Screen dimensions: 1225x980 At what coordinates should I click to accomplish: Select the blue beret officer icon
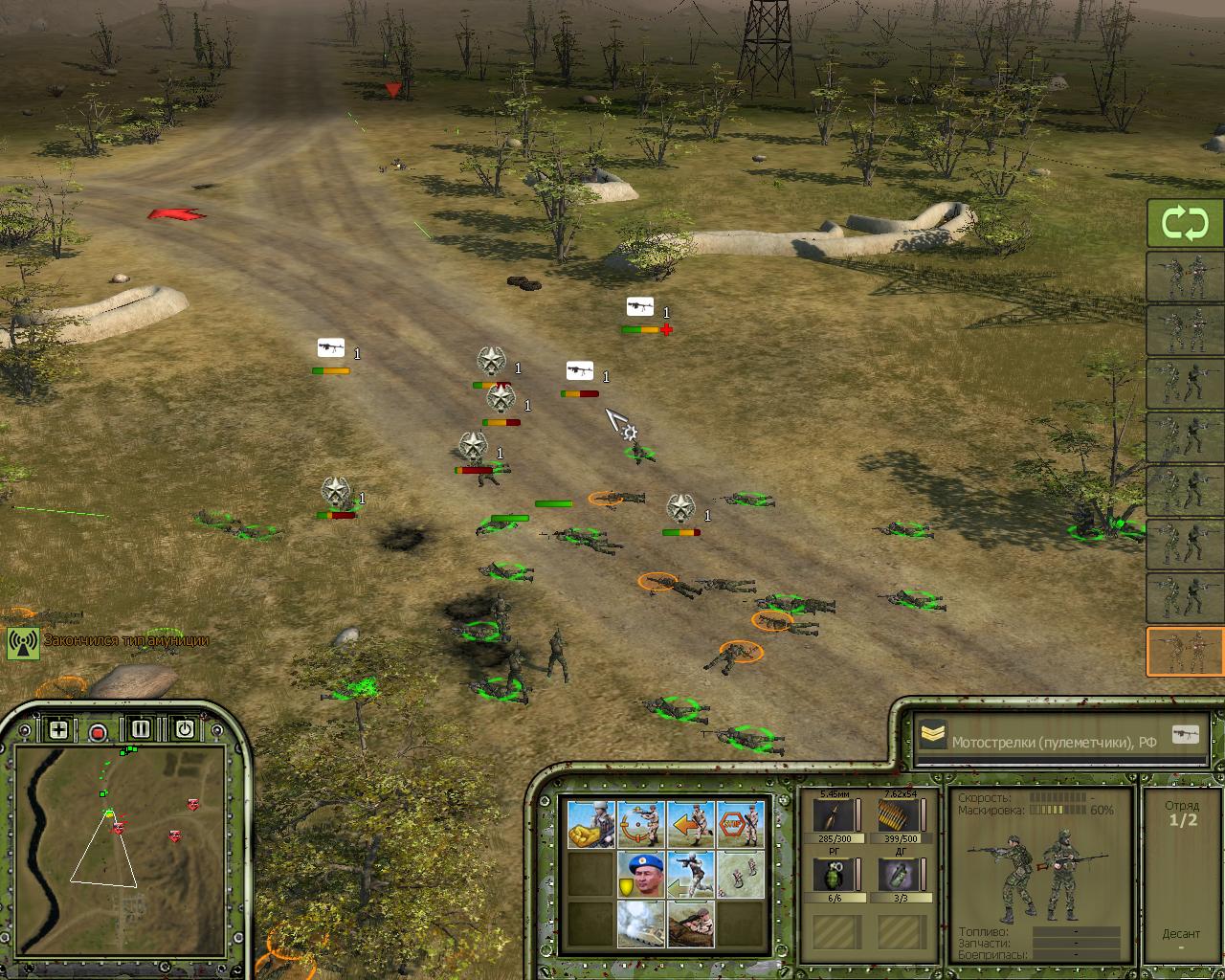click(641, 874)
